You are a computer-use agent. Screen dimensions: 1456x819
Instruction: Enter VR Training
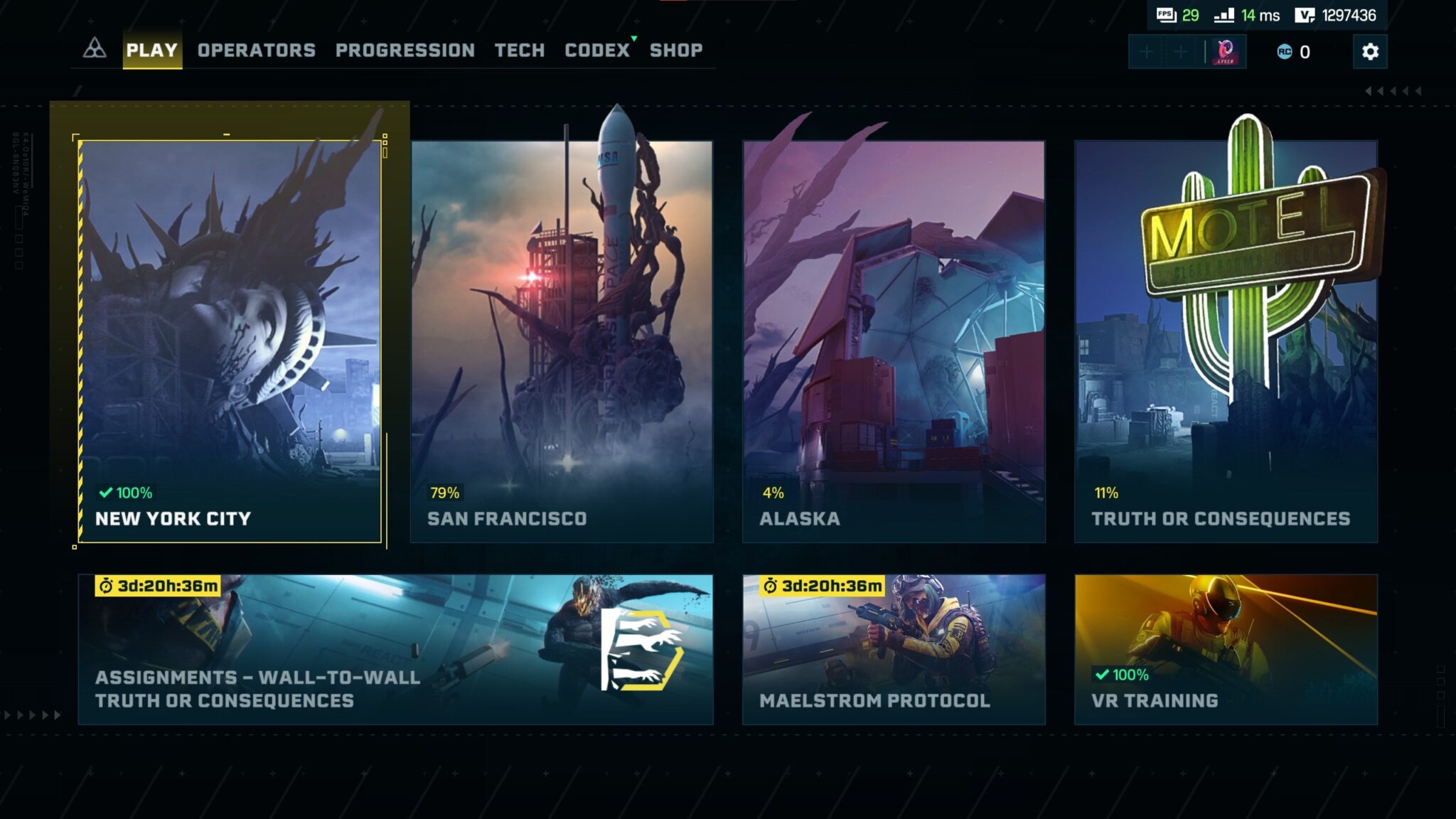click(x=1226, y=649)
